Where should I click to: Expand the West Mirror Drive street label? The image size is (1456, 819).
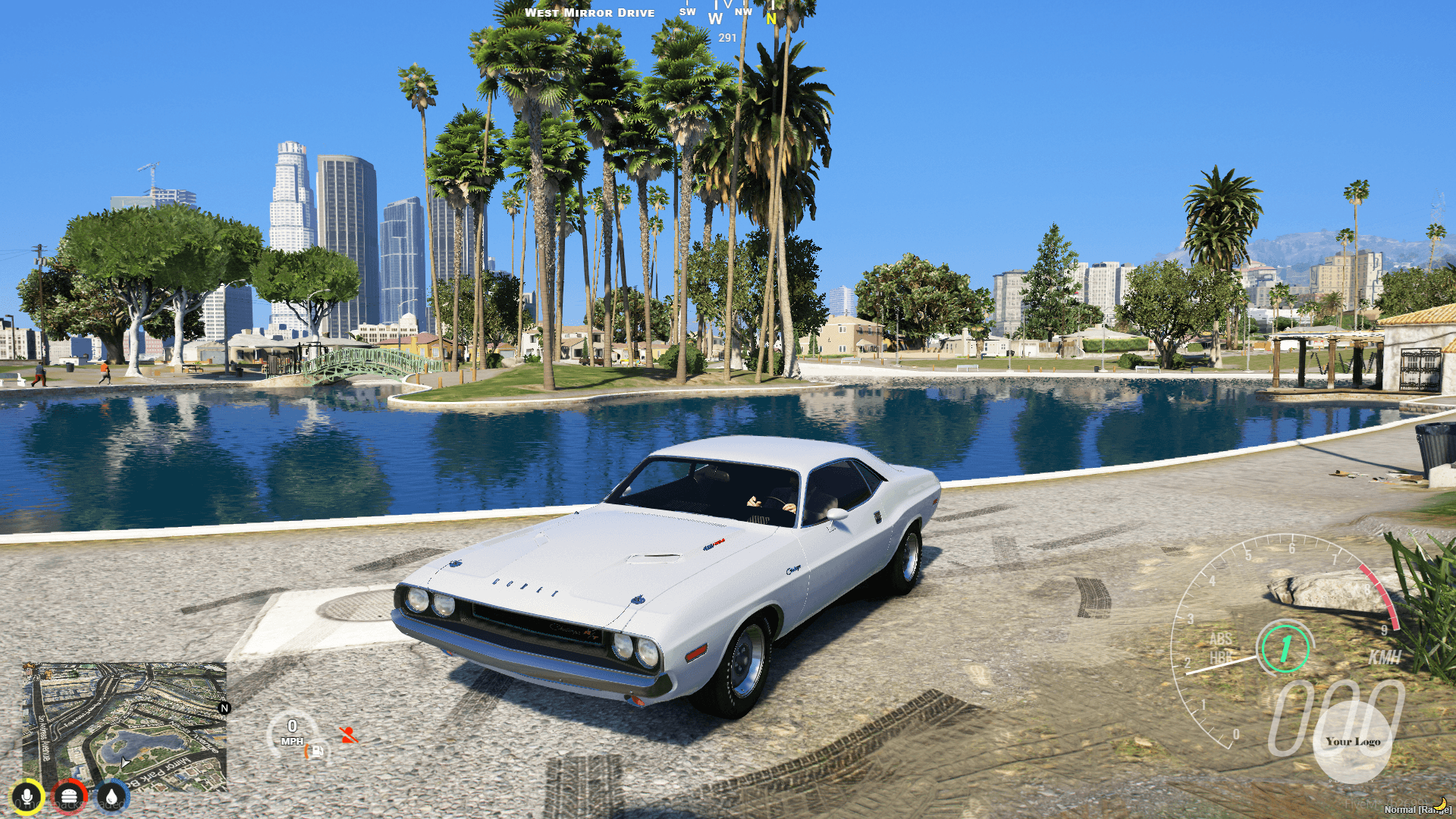pyautogui.click(x=590, y=12)
